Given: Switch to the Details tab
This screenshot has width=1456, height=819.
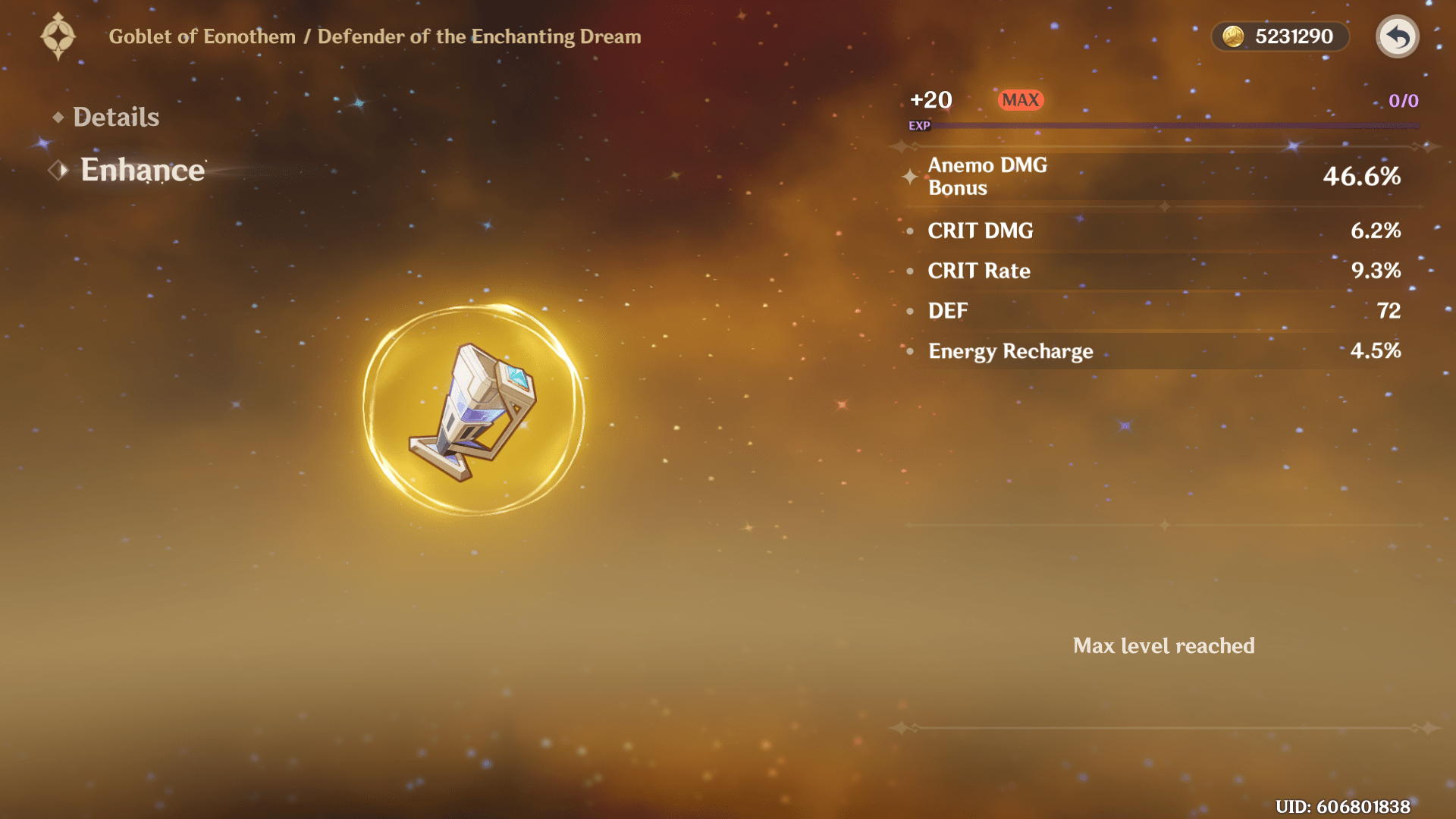Looking at the screenshot, I should (115, 117).
